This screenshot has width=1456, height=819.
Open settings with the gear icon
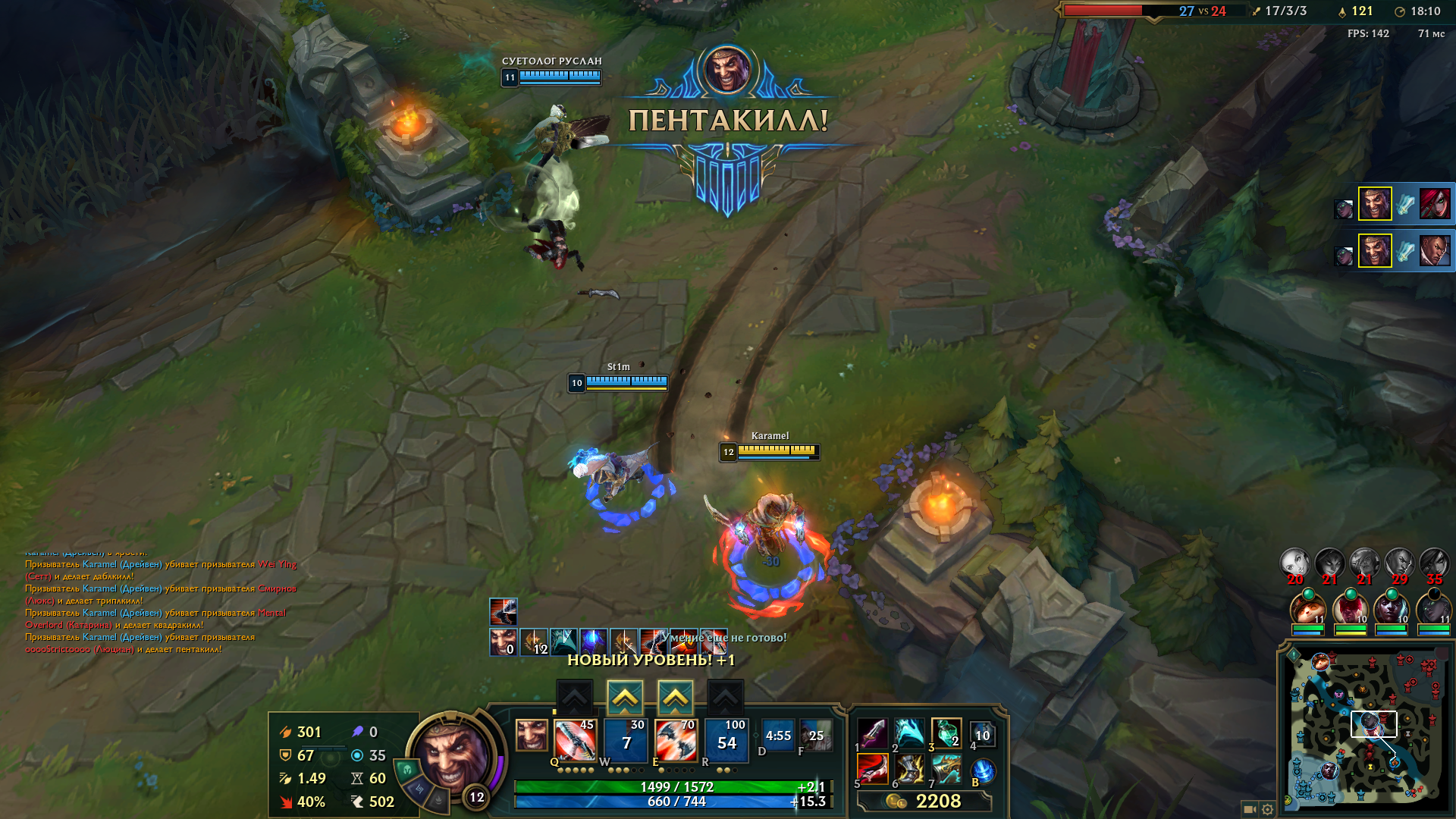click(x=1267, y=809)
